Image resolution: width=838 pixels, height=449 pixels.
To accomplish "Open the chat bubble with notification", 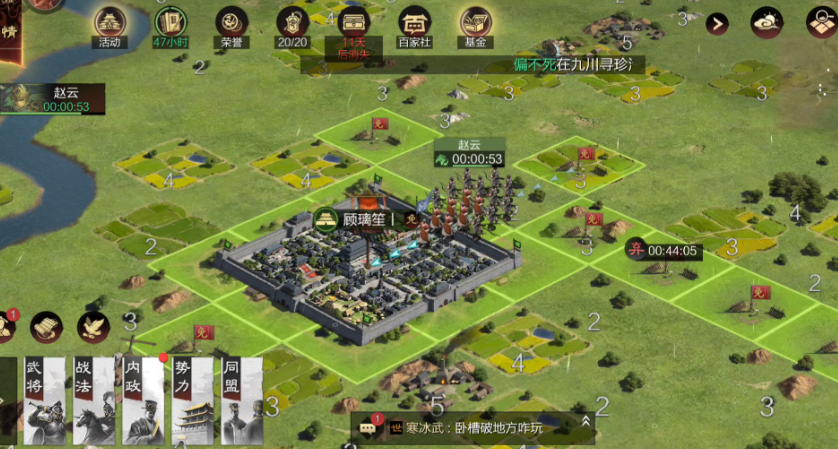I will 369,428.
